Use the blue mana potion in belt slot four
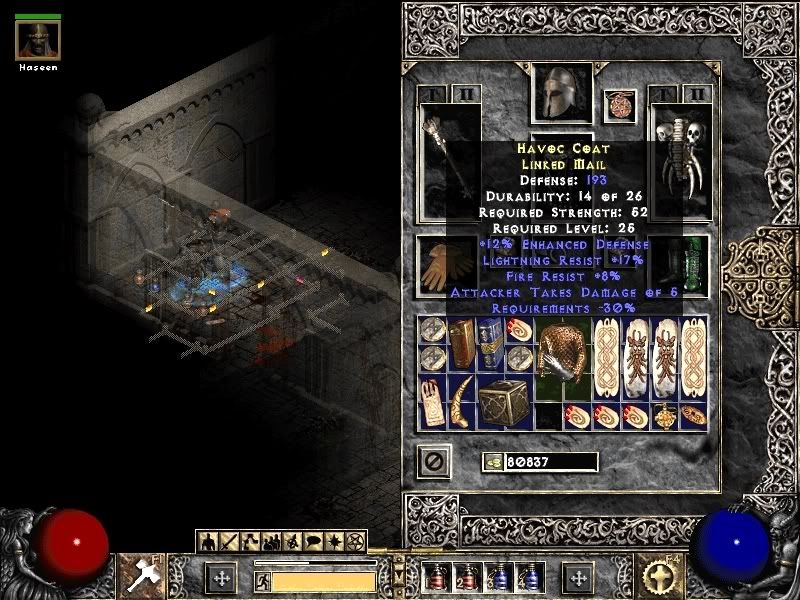Image resolution: width=800 pixels, height=600 pixels. tap(525, 578)
